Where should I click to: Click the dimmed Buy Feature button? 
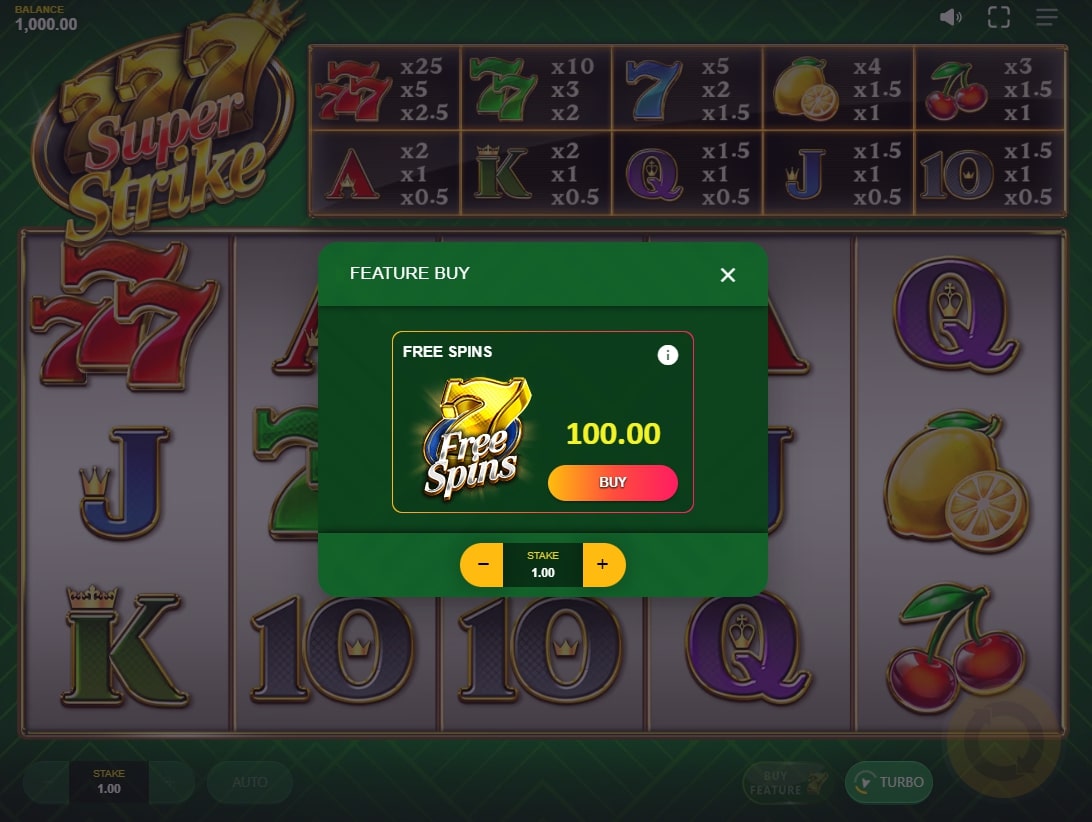(x=786, y=782)
